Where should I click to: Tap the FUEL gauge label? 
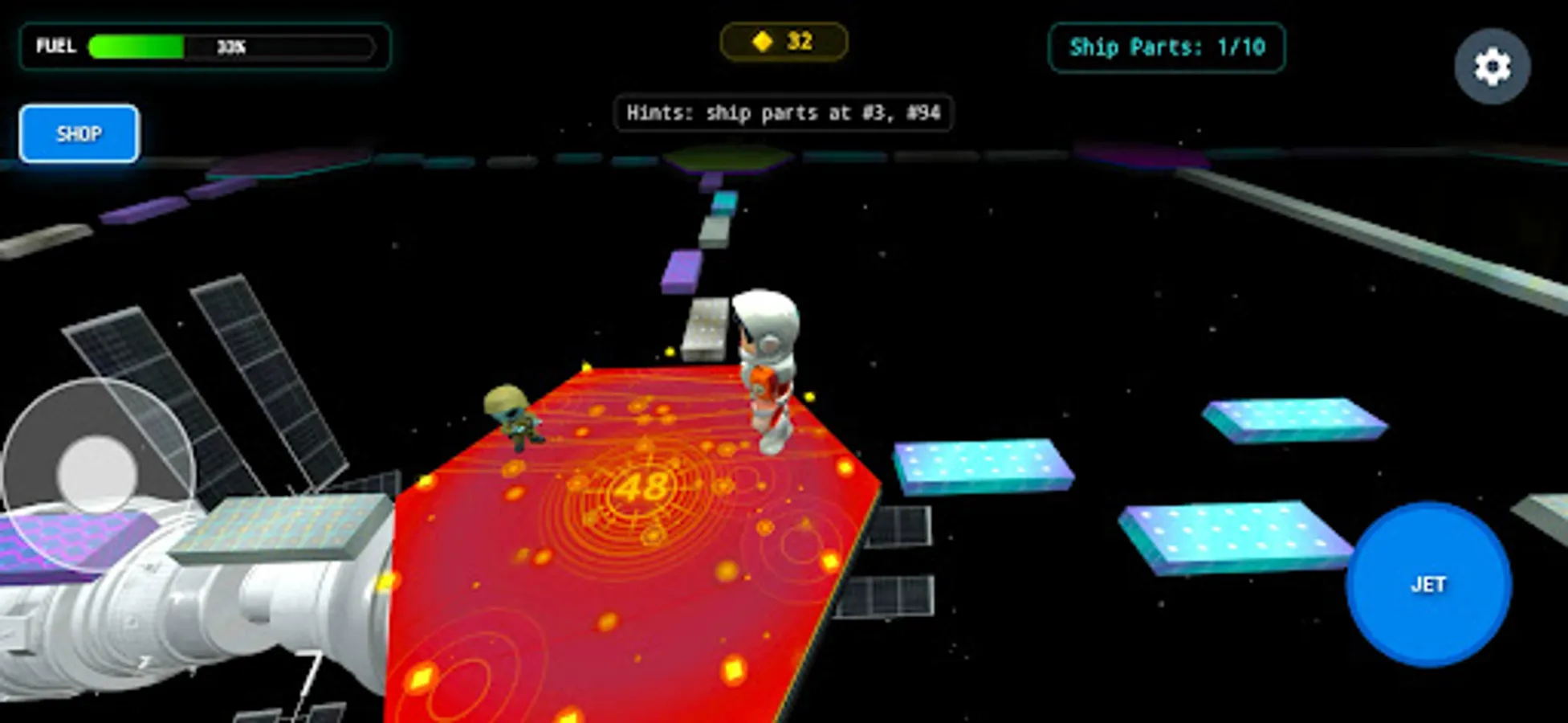coord(55,47)
